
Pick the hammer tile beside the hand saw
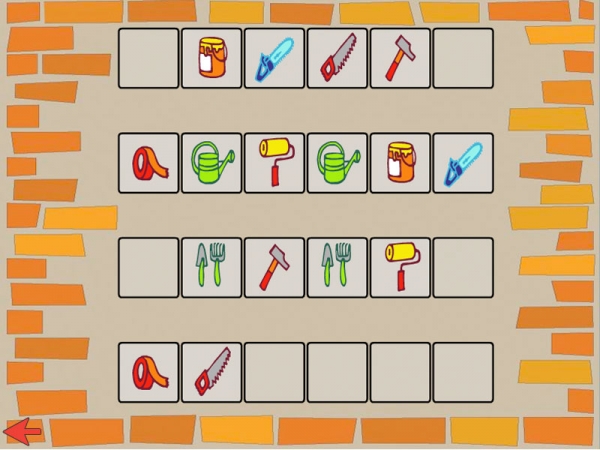[x=400, y=58]
